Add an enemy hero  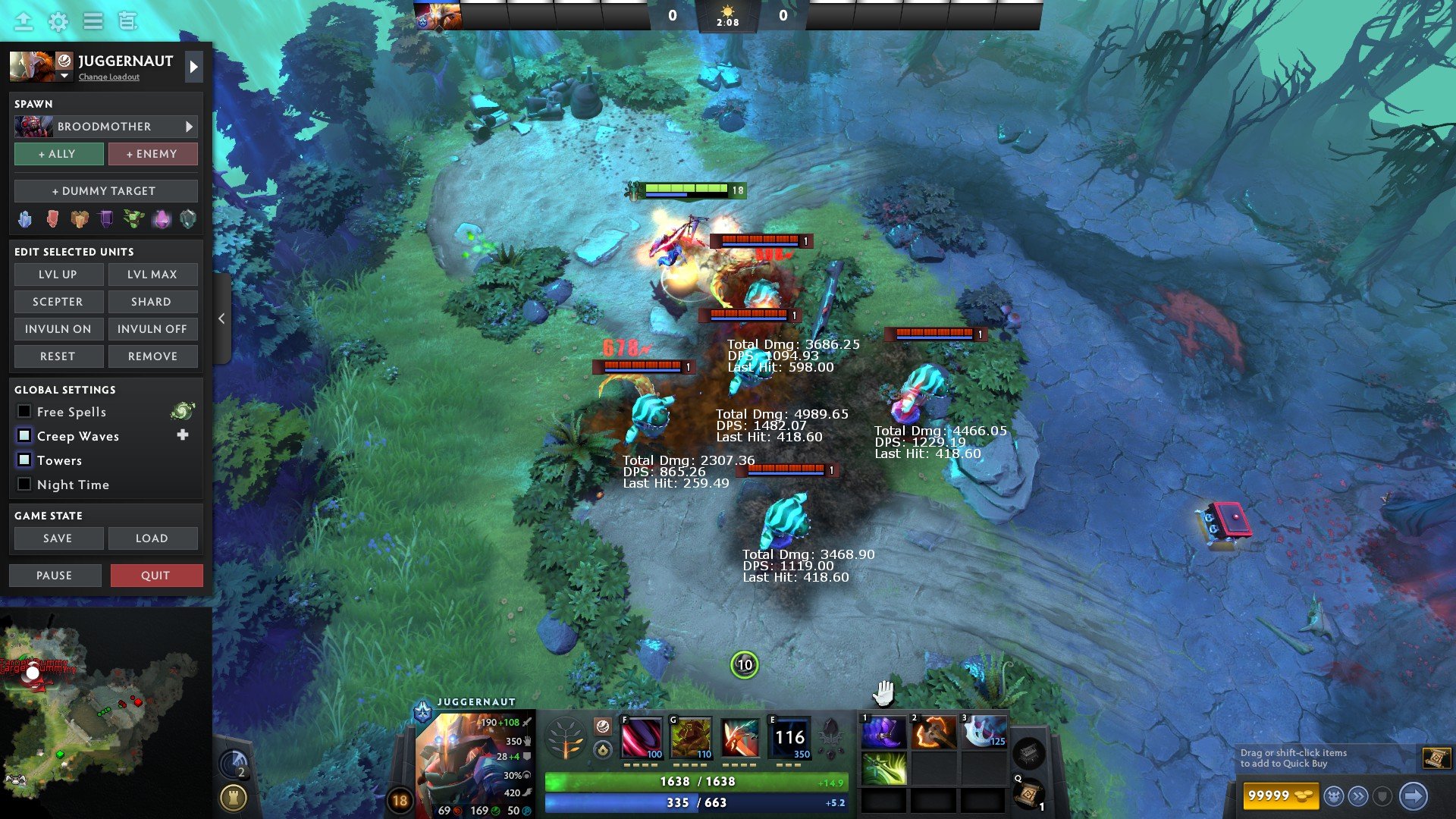tap(152, 154)
